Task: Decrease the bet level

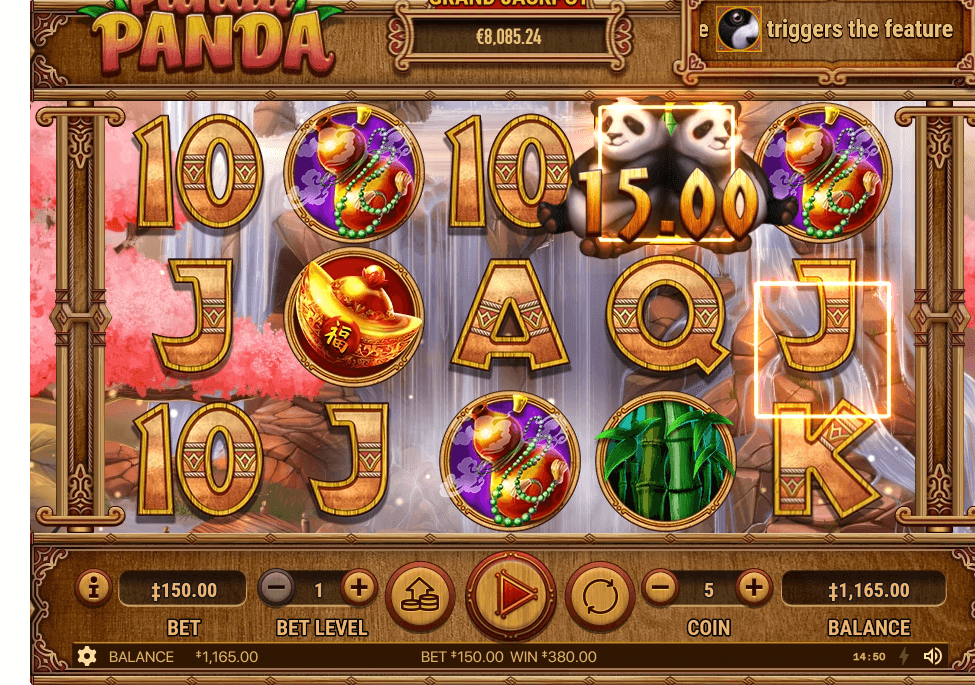Action: tap(277, 588)
